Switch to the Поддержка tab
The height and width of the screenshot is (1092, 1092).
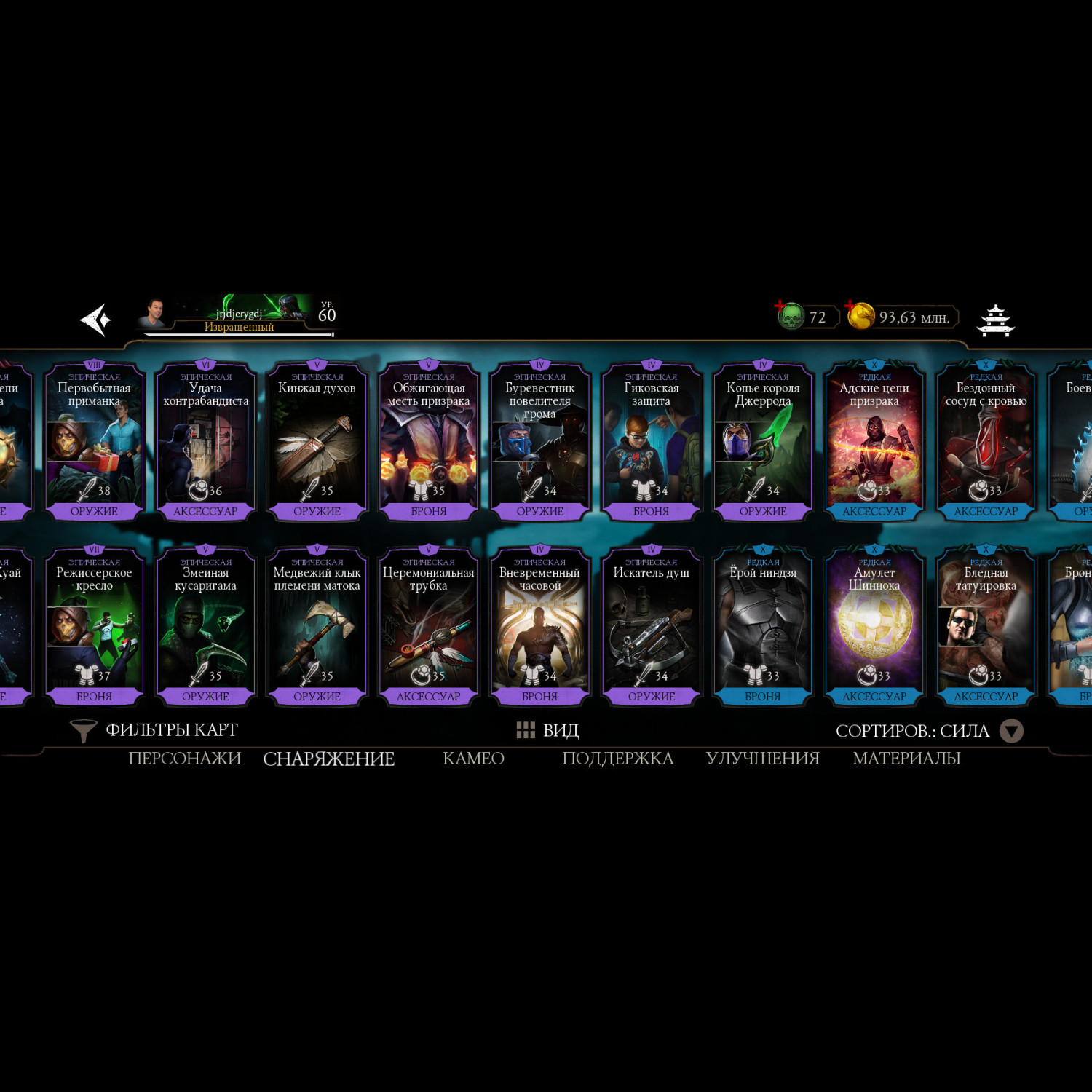pyautogui.click(x=617, y=759)
